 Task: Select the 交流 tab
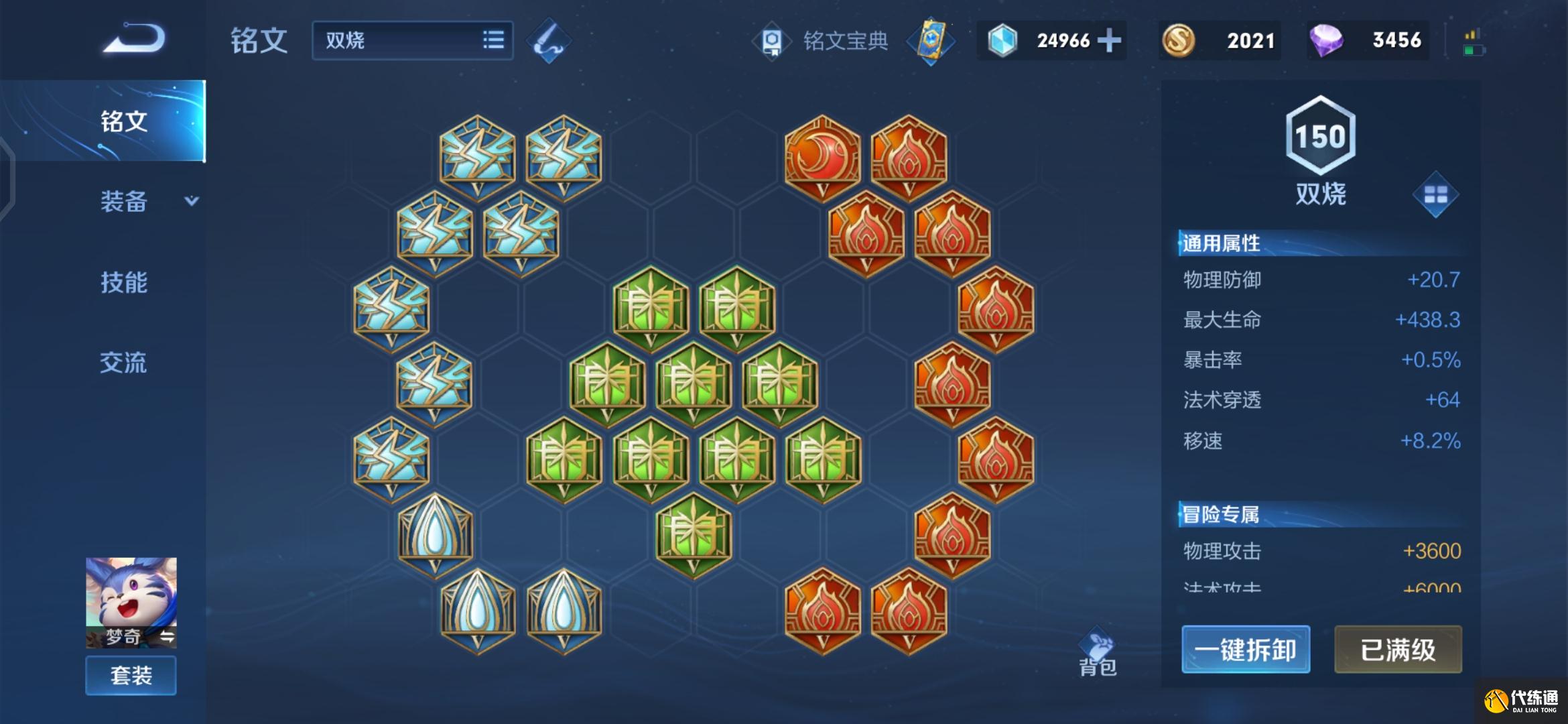124,363
